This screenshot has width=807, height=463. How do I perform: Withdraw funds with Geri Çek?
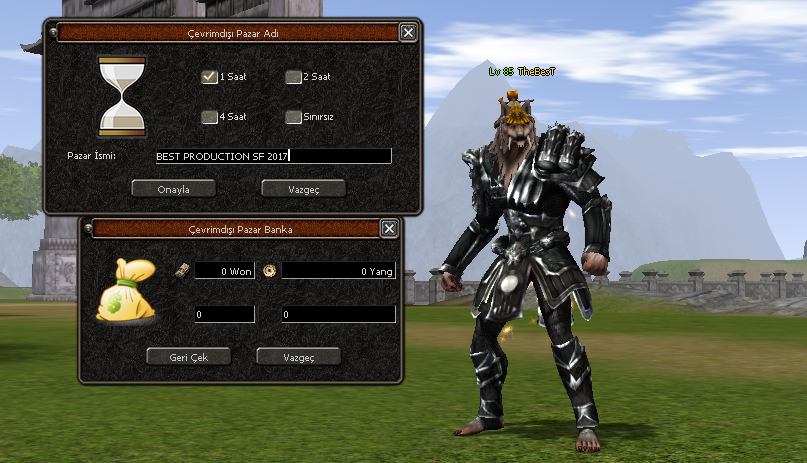coord(188,356)
